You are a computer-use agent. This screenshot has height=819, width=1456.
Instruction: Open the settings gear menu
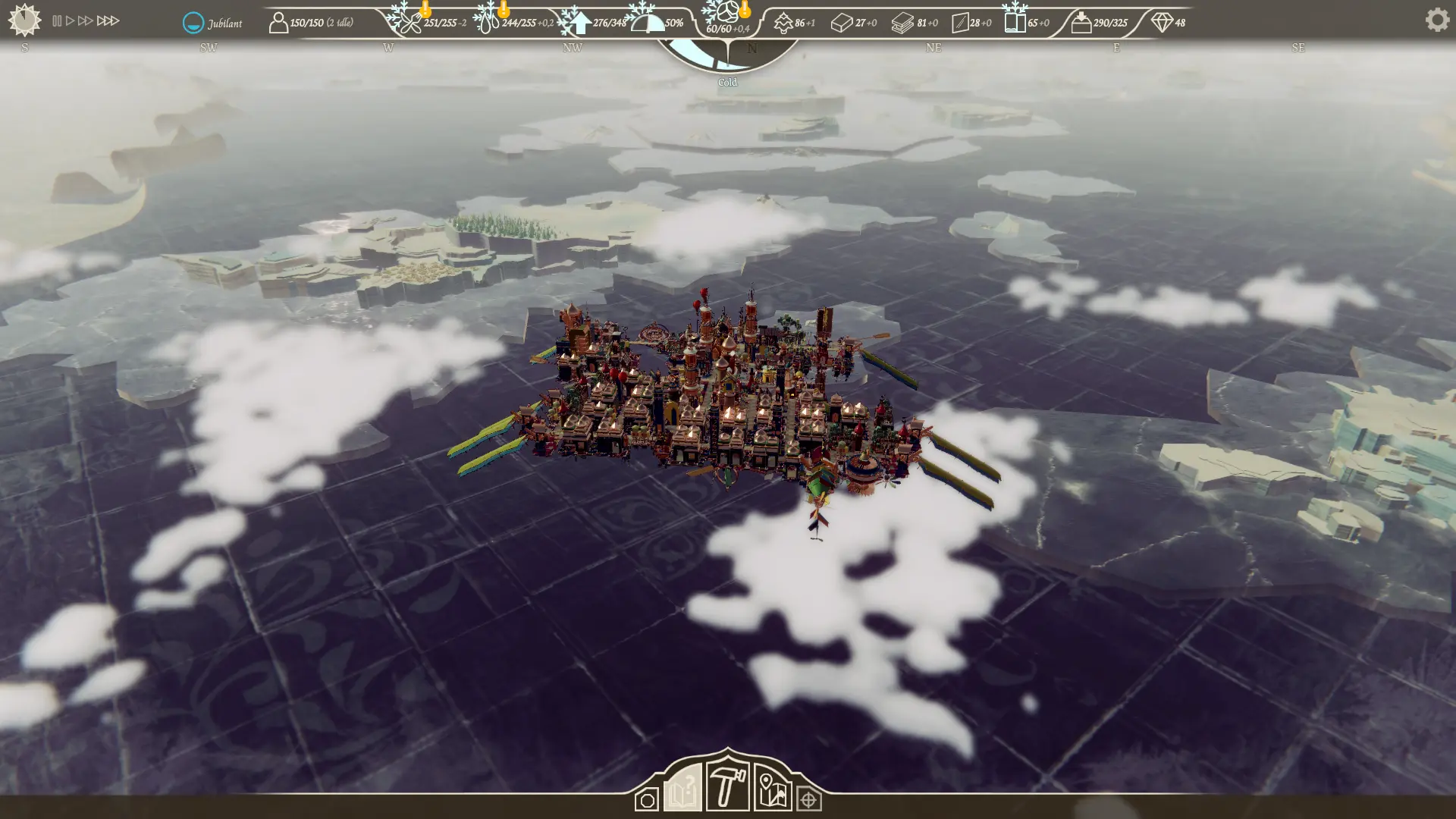click(x=1436, y=20)
